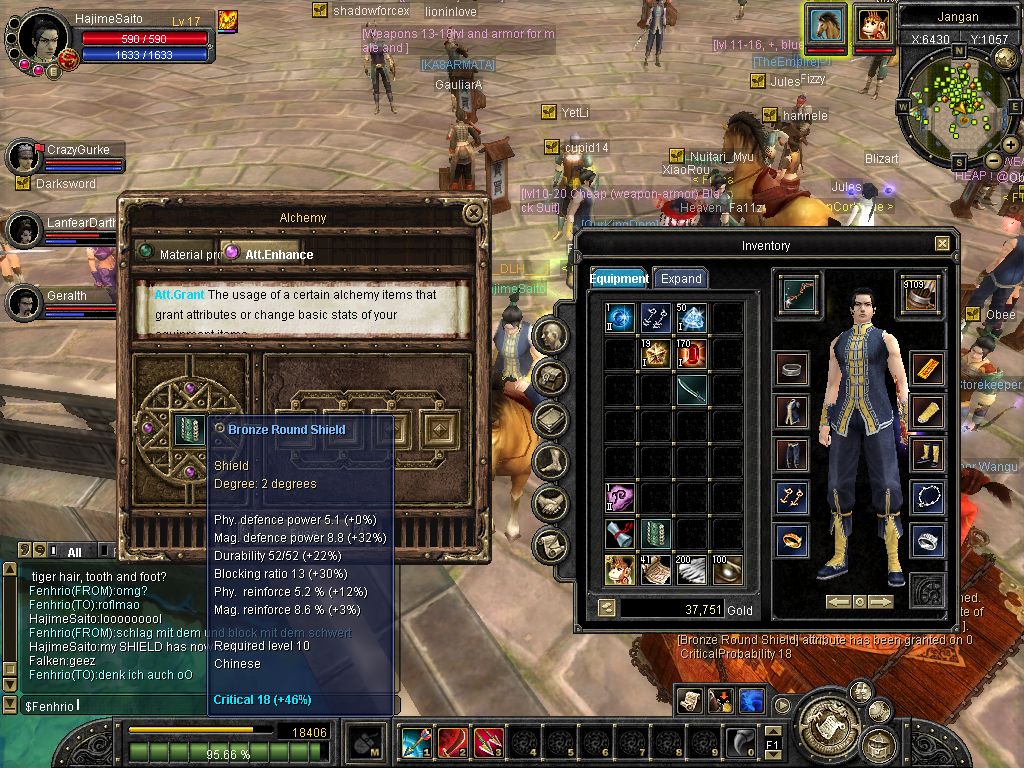
Task: Select the monkey pet portrait
Action: pyautogui.click(x=873, y=24)
